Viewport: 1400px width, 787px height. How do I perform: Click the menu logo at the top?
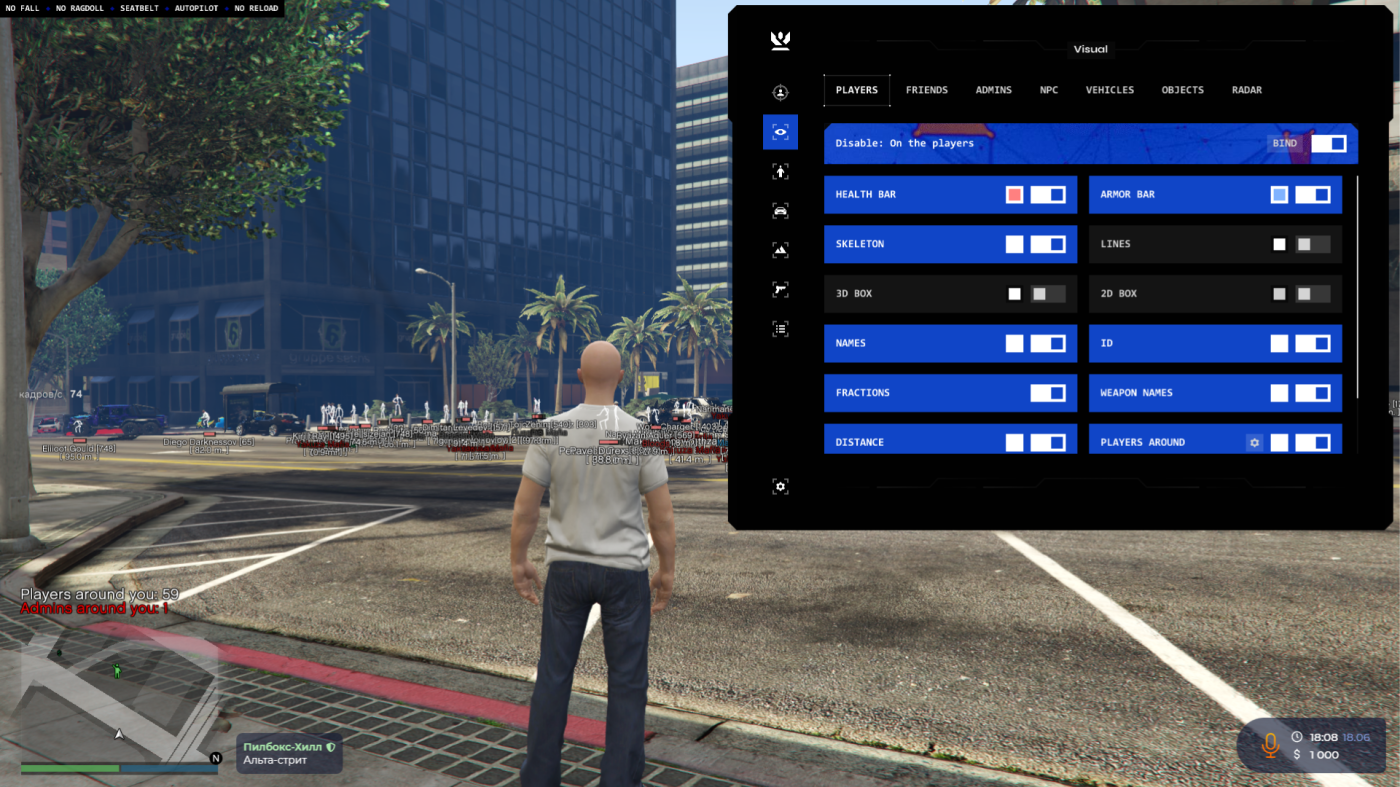point(780,40)
